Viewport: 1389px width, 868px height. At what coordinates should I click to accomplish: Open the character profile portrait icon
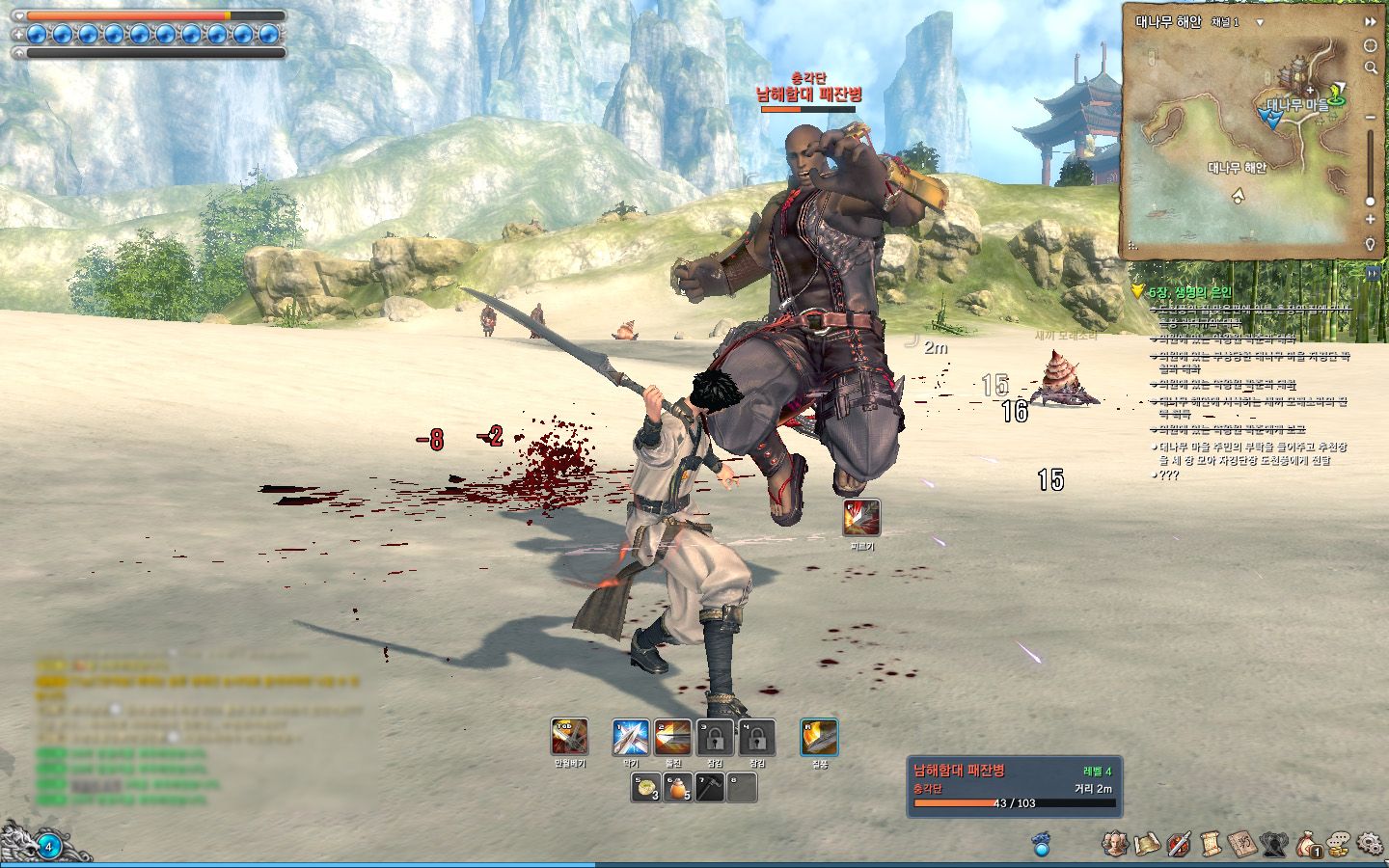point(1115,844)
